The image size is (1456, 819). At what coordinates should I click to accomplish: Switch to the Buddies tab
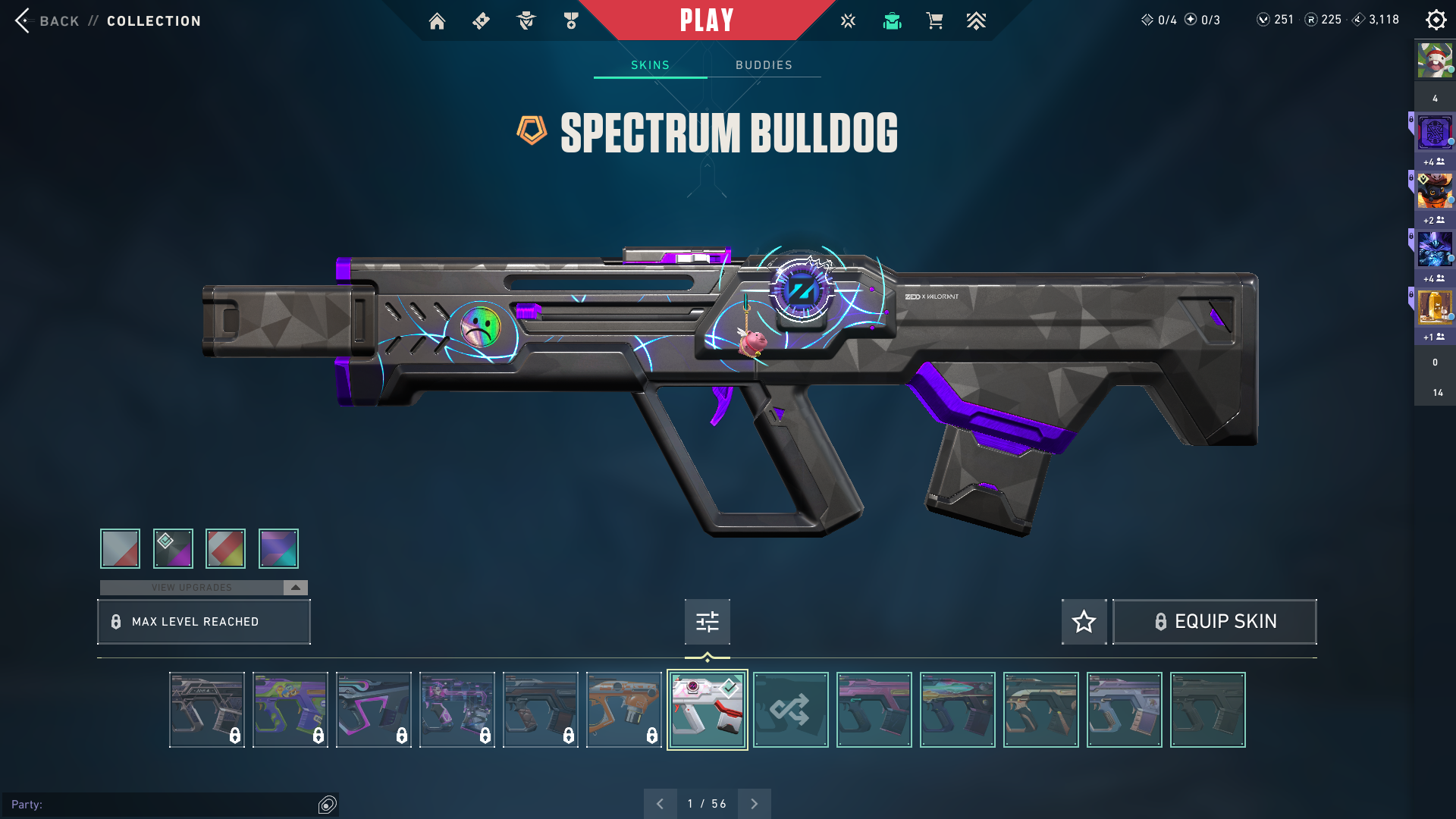tap(764, 65)
